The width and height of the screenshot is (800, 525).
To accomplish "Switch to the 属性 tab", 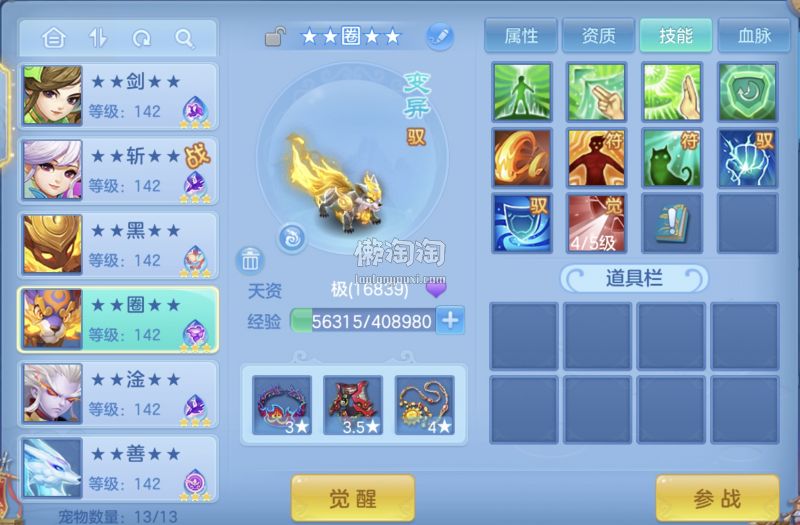I will 521,36.
